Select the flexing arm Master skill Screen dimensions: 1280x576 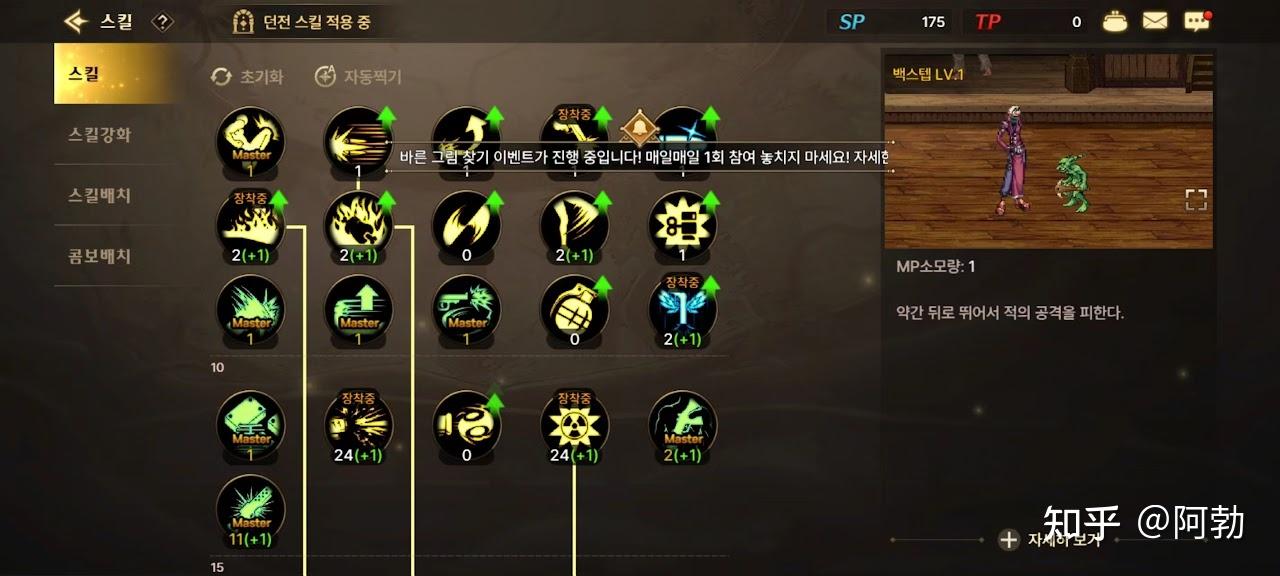tap(251, 140)
